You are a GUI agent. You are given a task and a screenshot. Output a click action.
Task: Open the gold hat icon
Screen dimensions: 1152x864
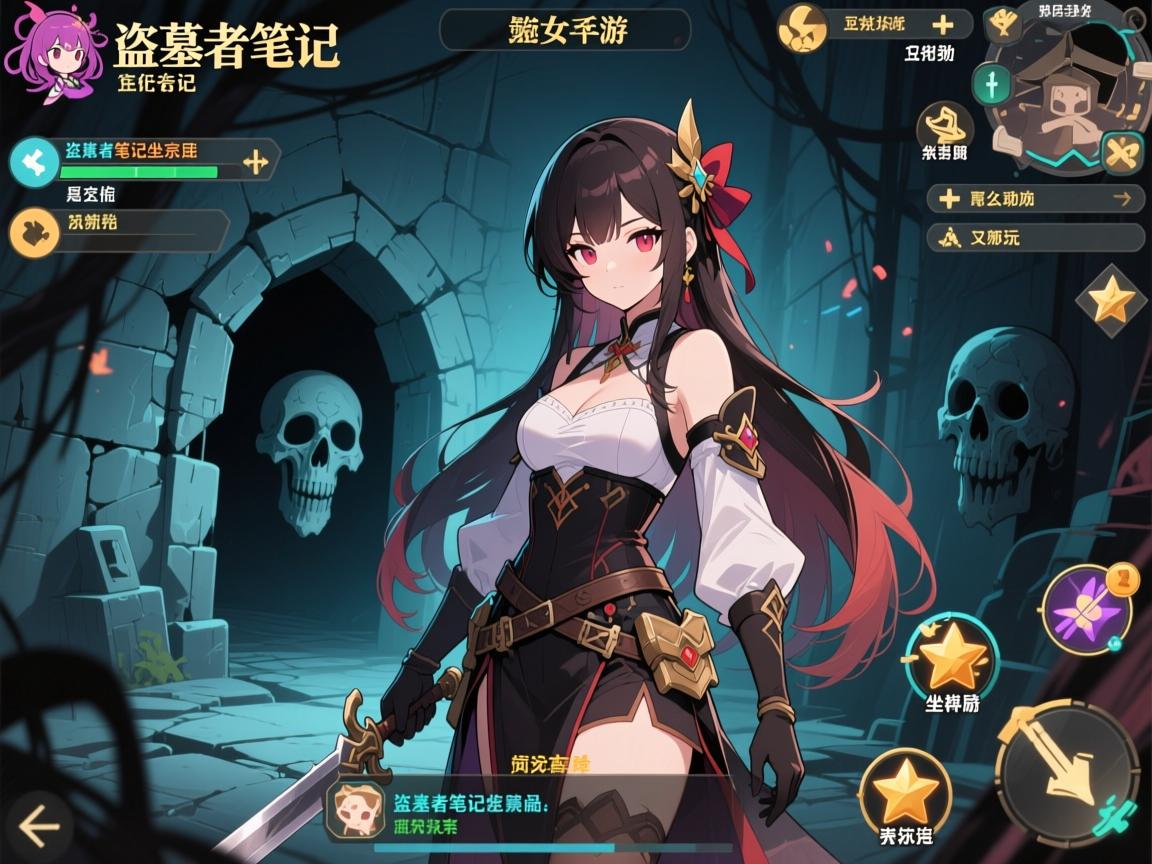[944, 125]
